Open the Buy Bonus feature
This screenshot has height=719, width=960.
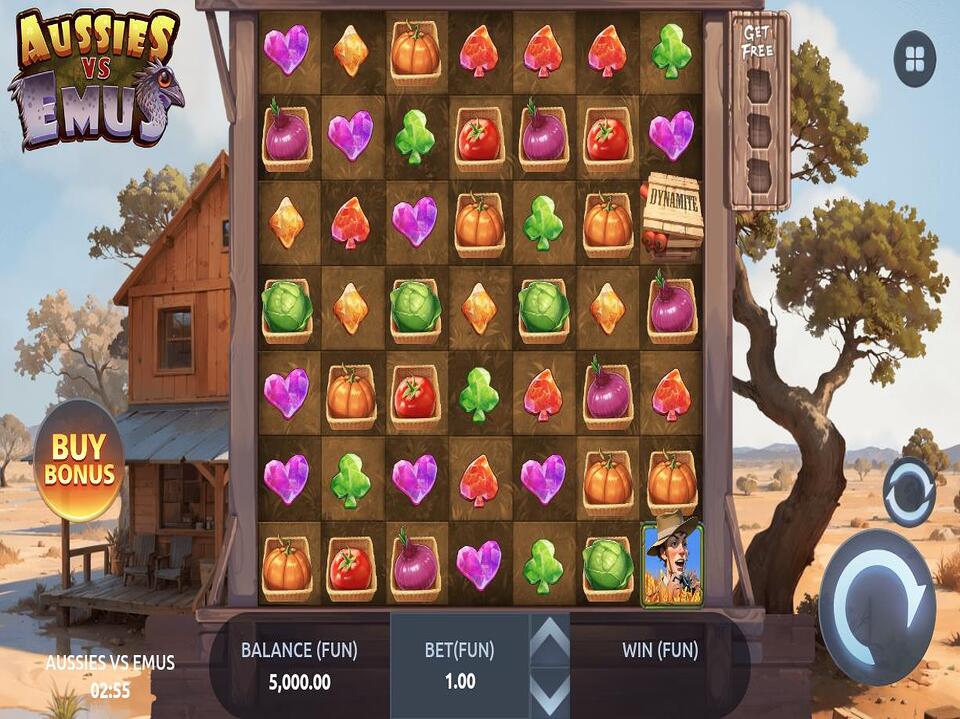(79, 459)
